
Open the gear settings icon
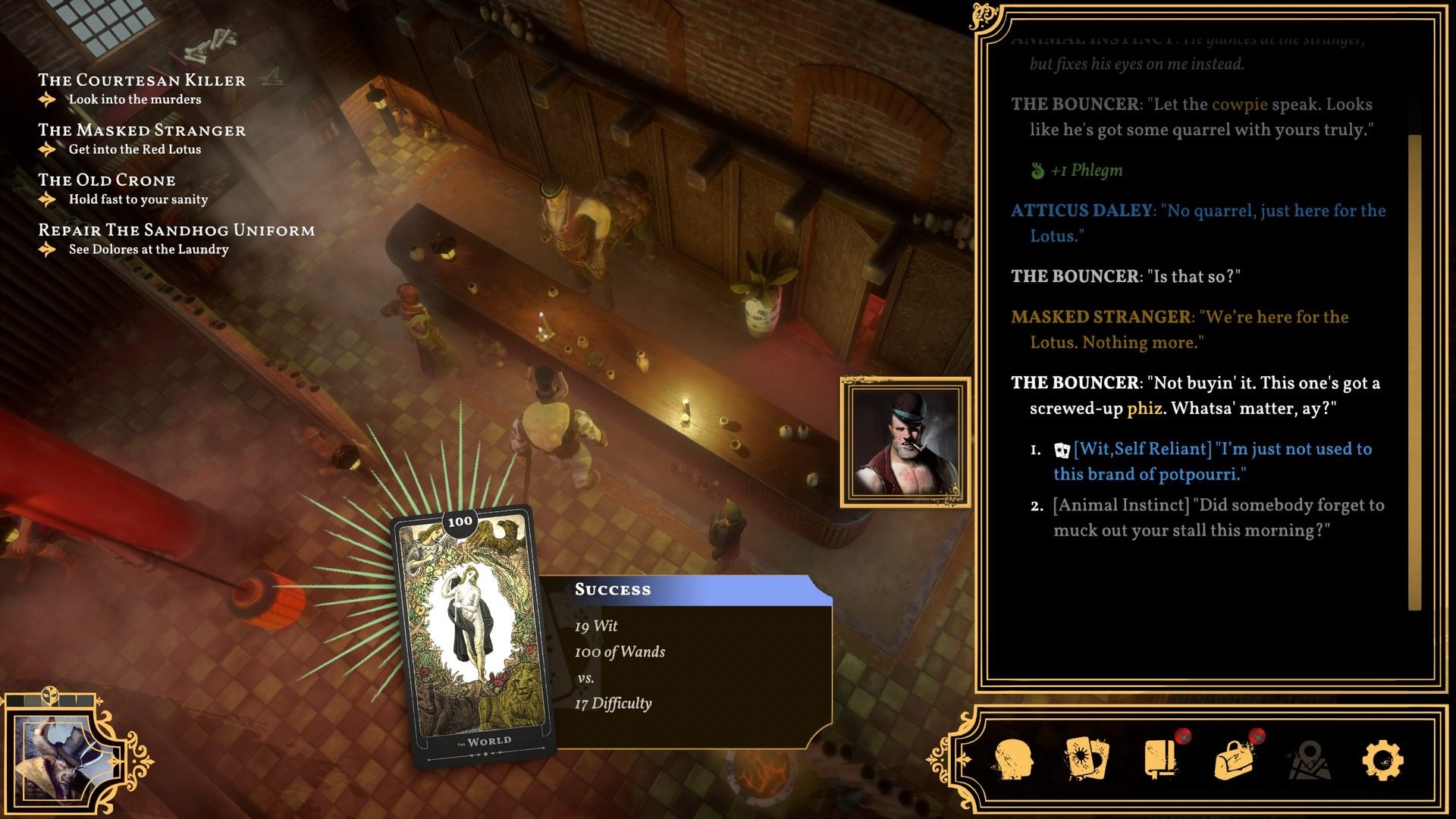(1382, 759)
